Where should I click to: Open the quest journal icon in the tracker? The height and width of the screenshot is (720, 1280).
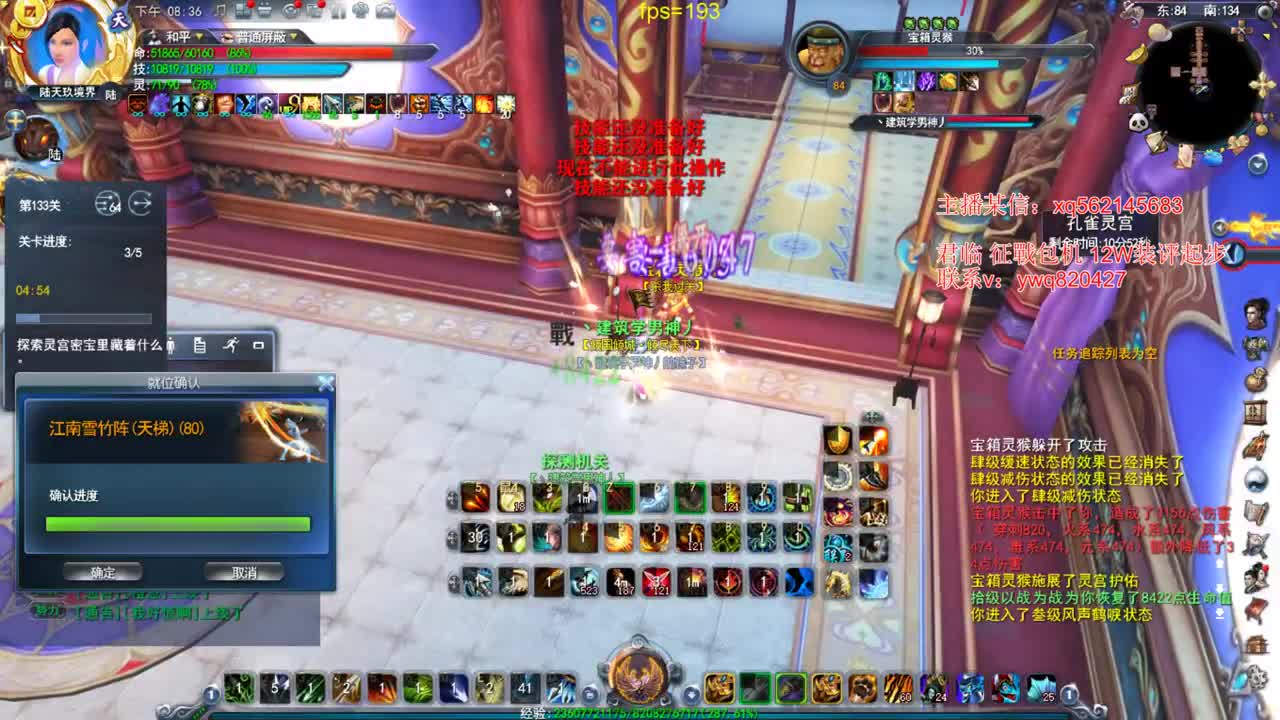pyautogui.click(x=199, y=346)
